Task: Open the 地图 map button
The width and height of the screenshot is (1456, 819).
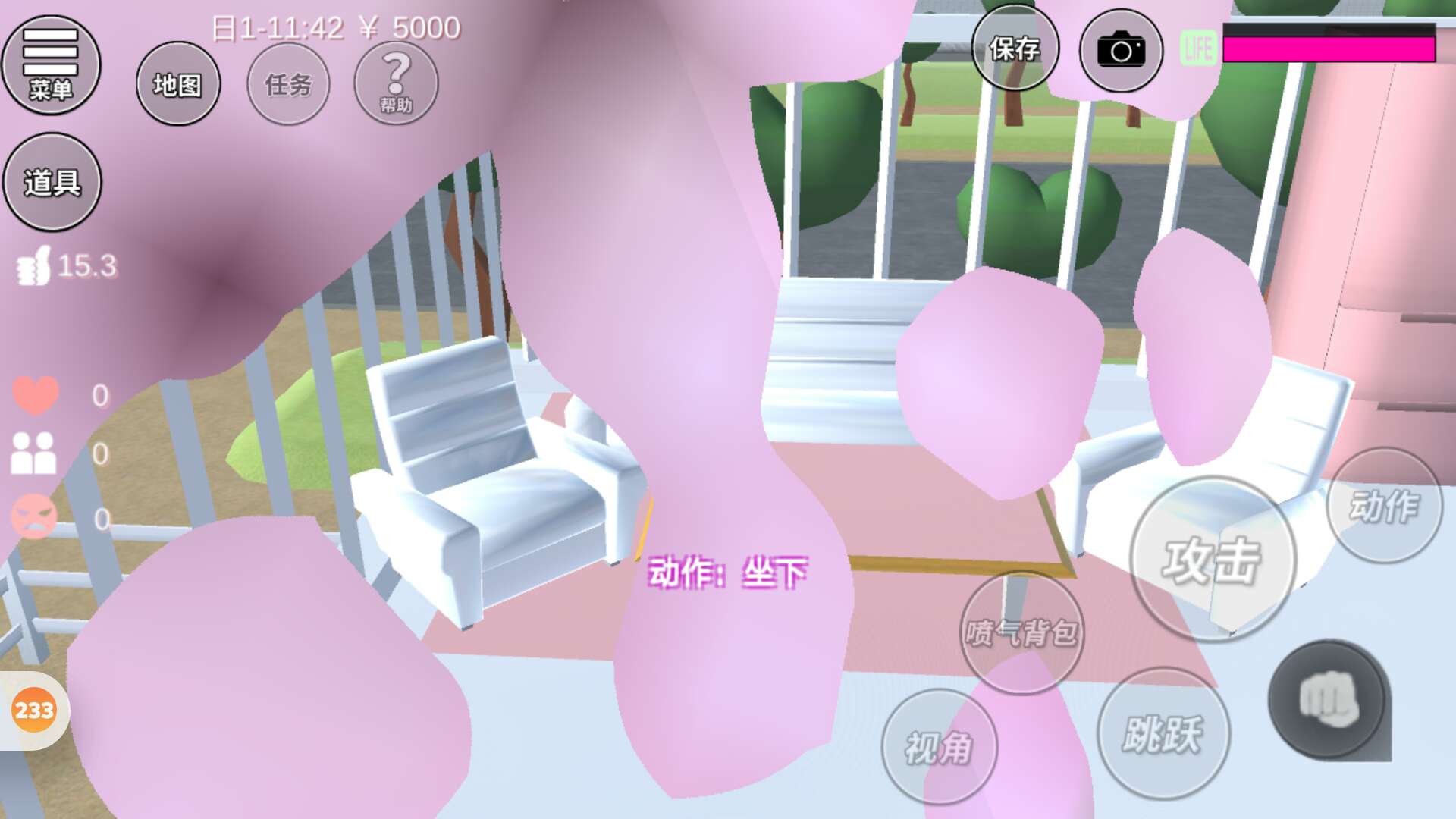Action: pyautogui.click(x=178, y=84)
